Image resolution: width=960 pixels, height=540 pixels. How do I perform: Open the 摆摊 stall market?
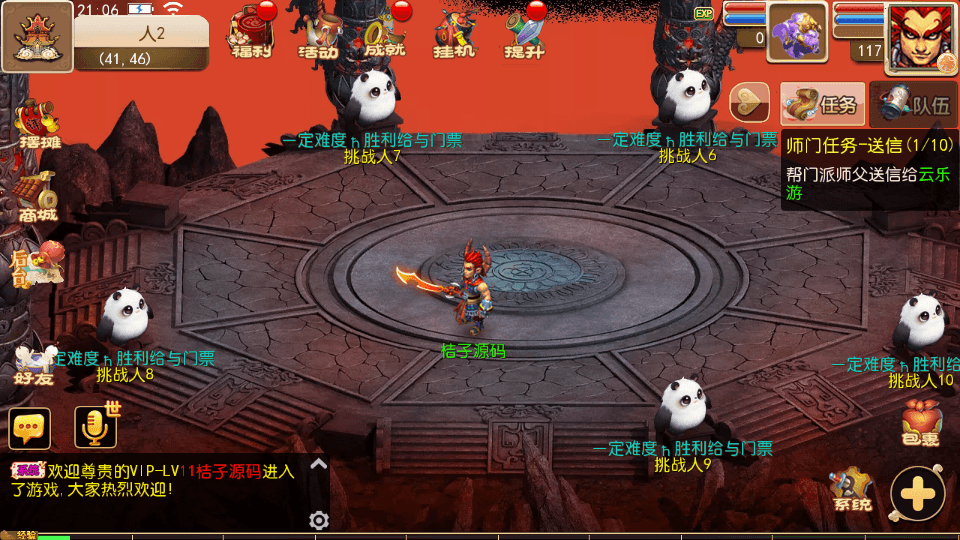(x=39, y=124)
